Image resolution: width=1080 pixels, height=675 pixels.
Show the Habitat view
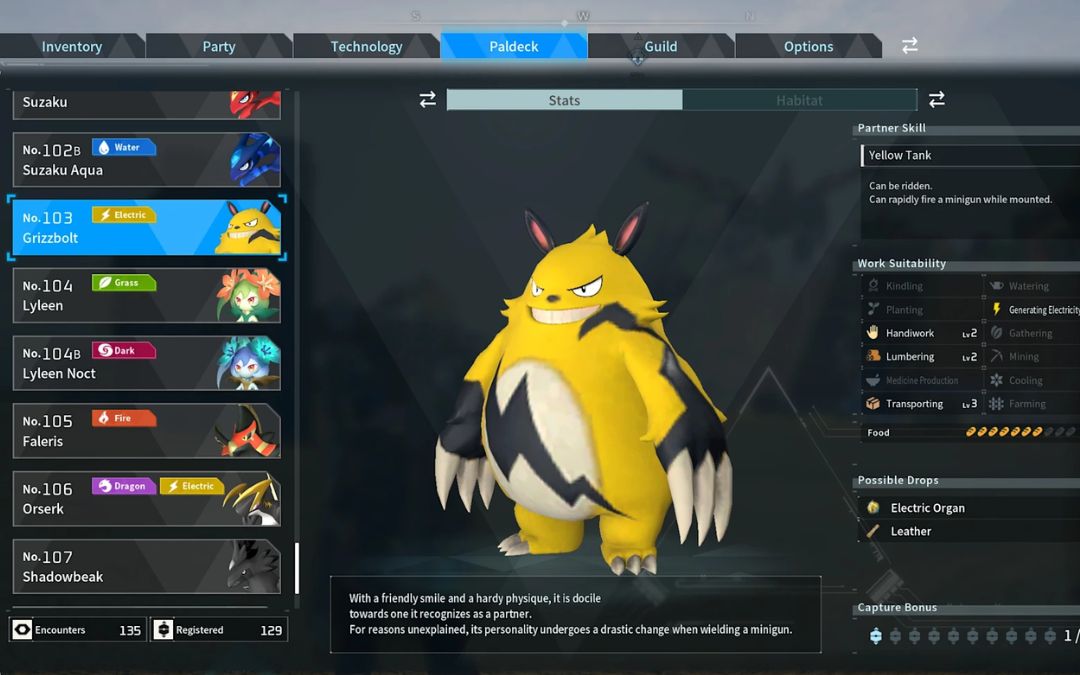click(799, 100)
